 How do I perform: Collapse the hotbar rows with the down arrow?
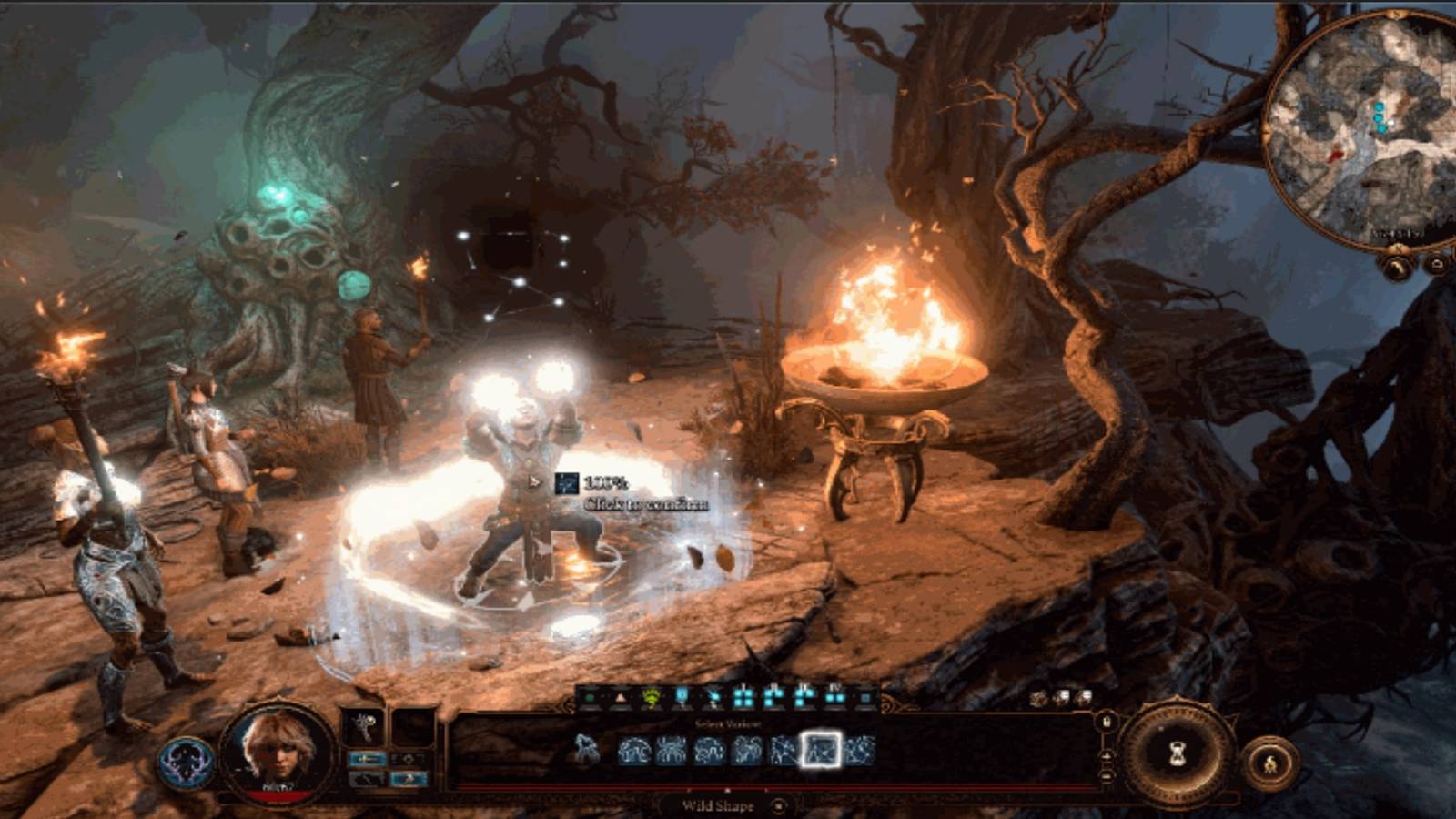pyautogui.click(x=1107, y=775)
